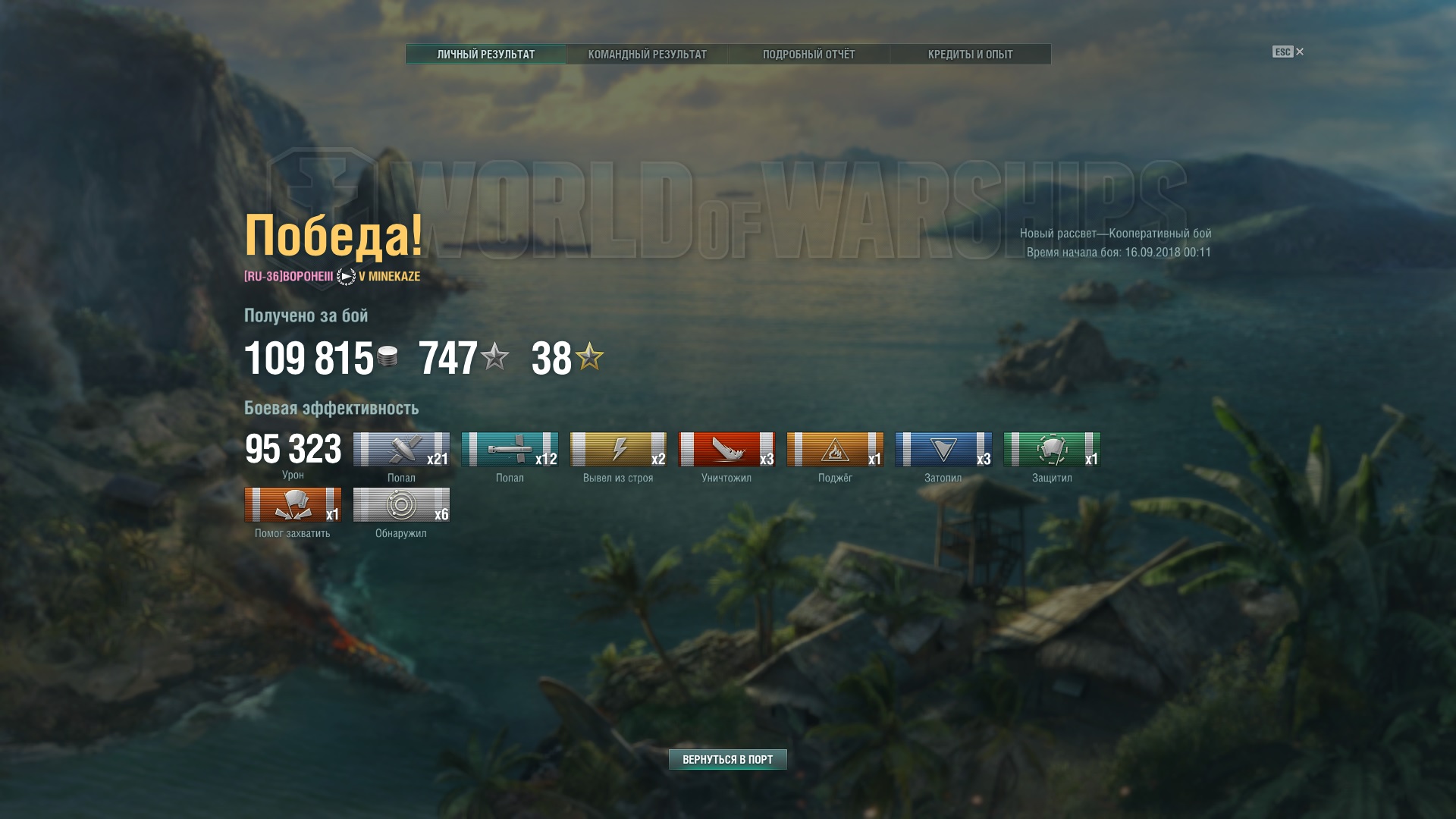The image size is (1456, 819).
Task: Open the Командный результат tab
Action: tap(647, 55)
